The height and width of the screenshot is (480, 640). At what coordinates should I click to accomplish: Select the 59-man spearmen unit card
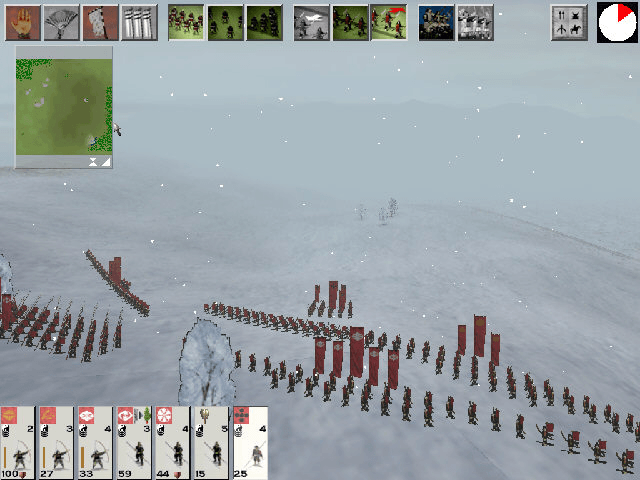[x=133, y=442]
